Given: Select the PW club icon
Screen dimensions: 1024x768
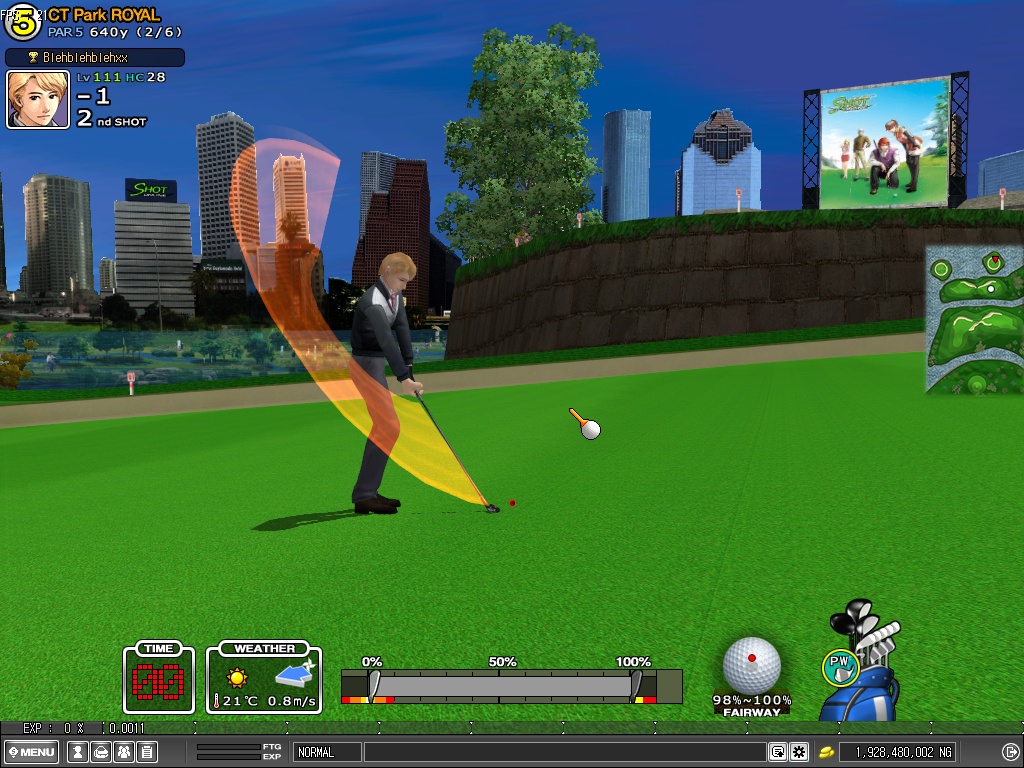Looking at the screenshot, I should point(840,666).
